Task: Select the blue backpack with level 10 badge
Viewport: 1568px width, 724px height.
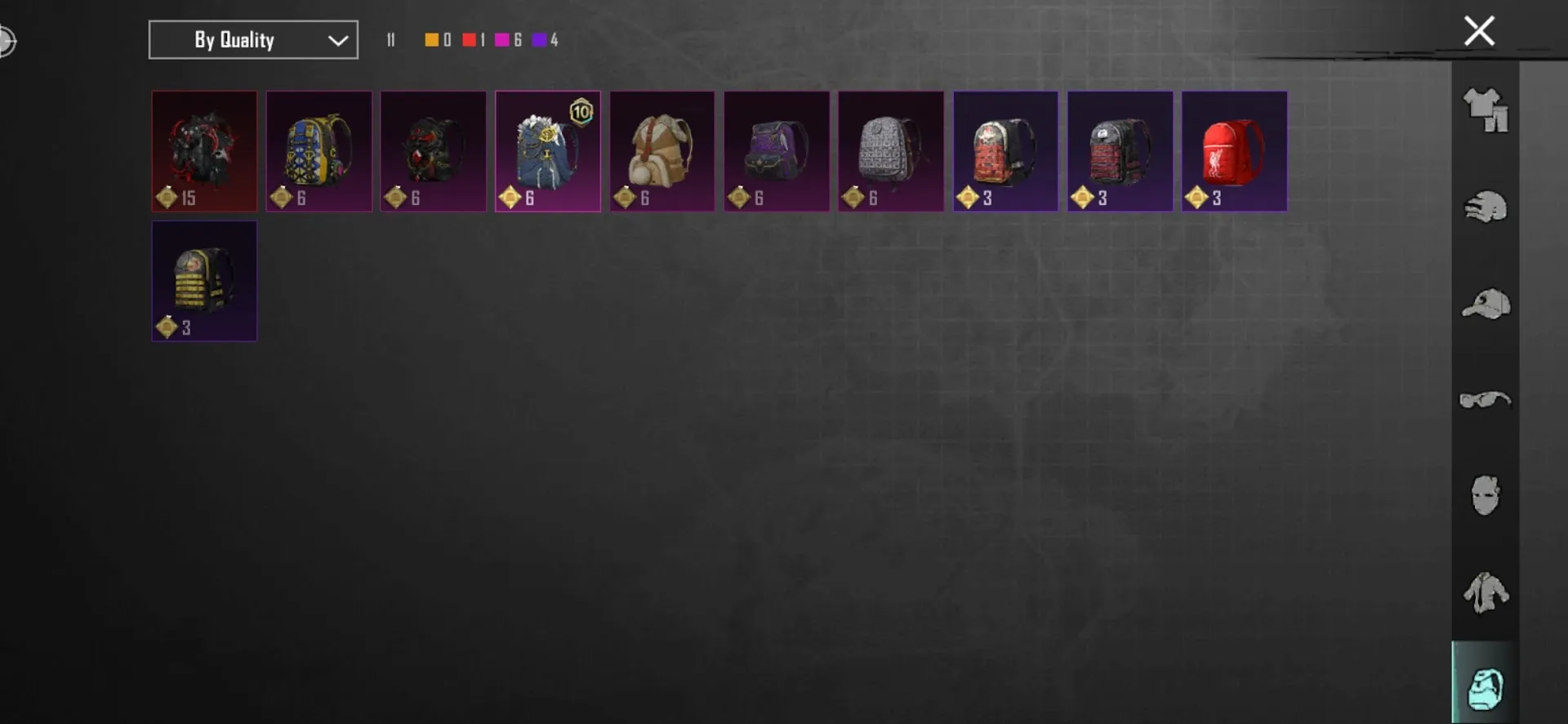Action: [547, 151]
